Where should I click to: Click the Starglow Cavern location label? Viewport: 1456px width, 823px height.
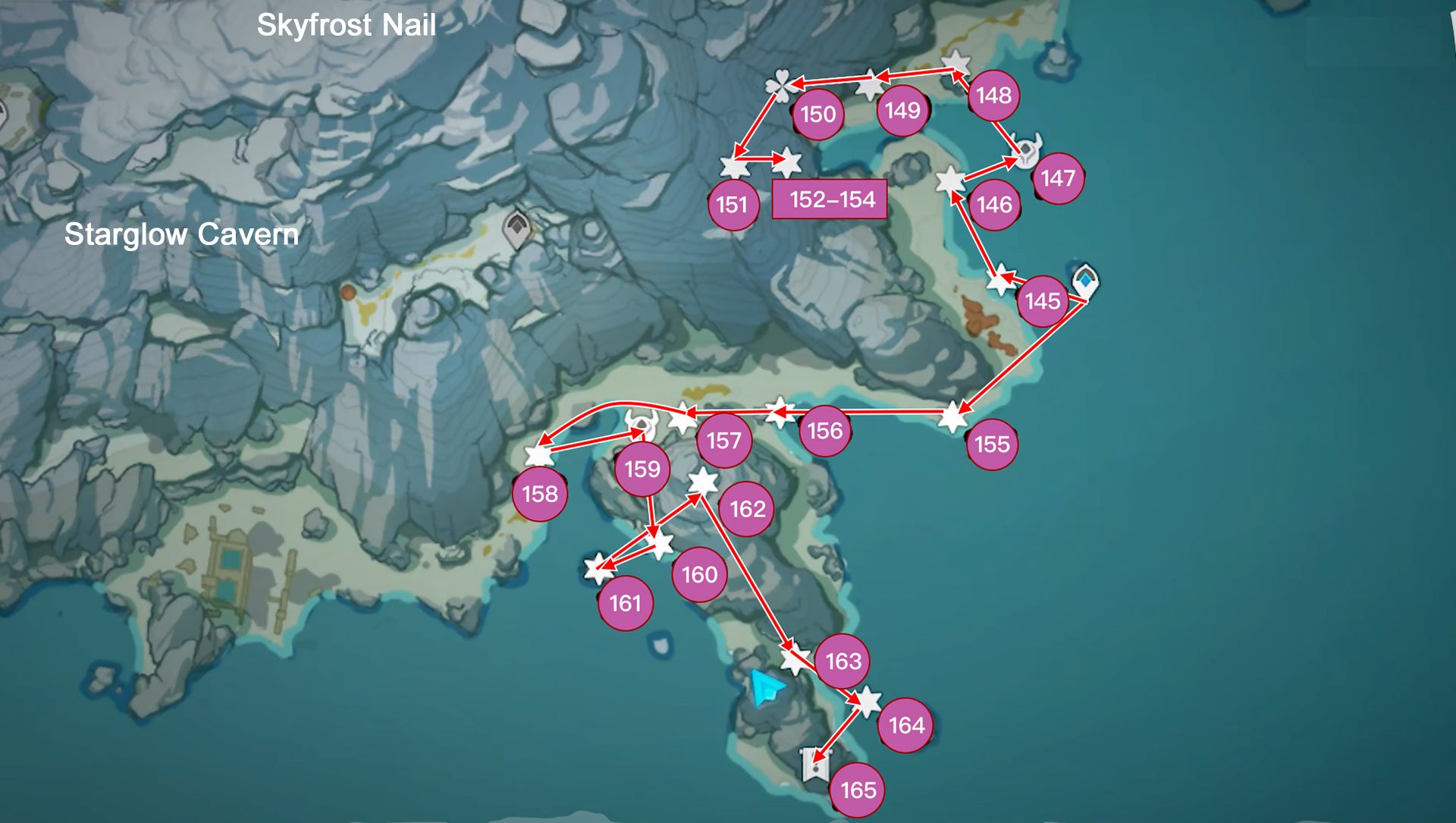click(182, 235)
